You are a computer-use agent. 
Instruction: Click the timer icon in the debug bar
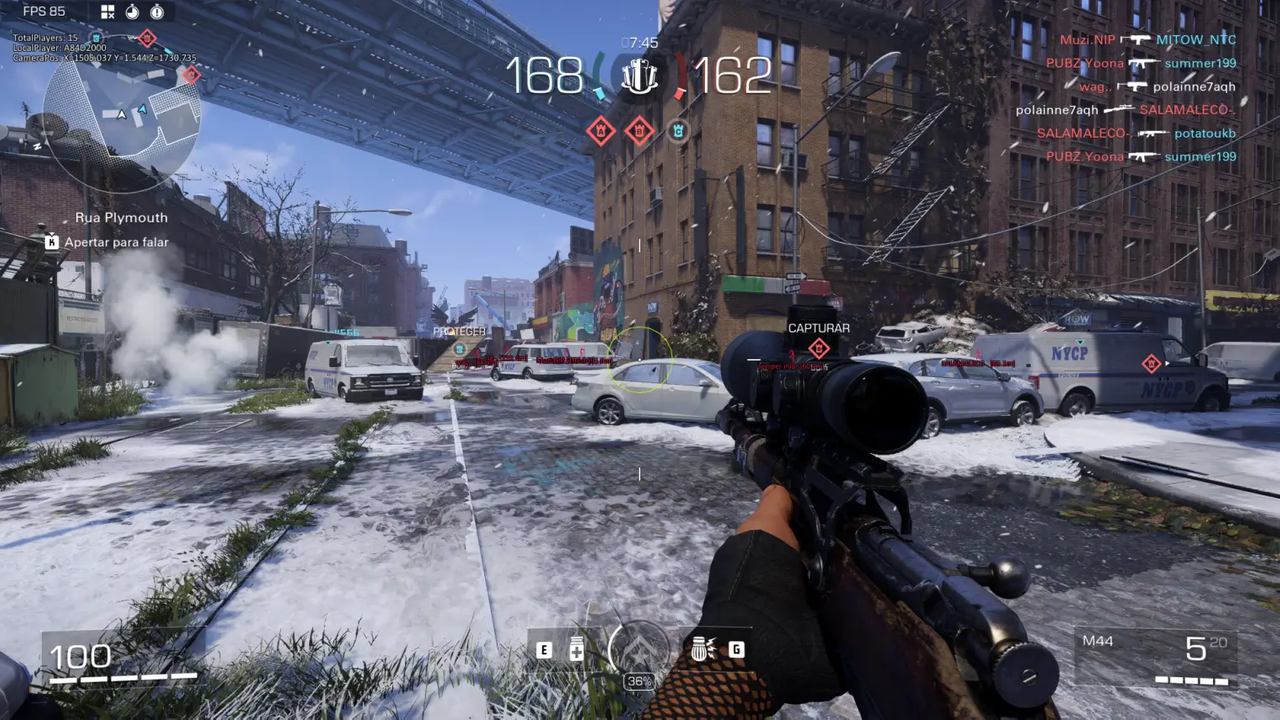click(x=133, y=11)
